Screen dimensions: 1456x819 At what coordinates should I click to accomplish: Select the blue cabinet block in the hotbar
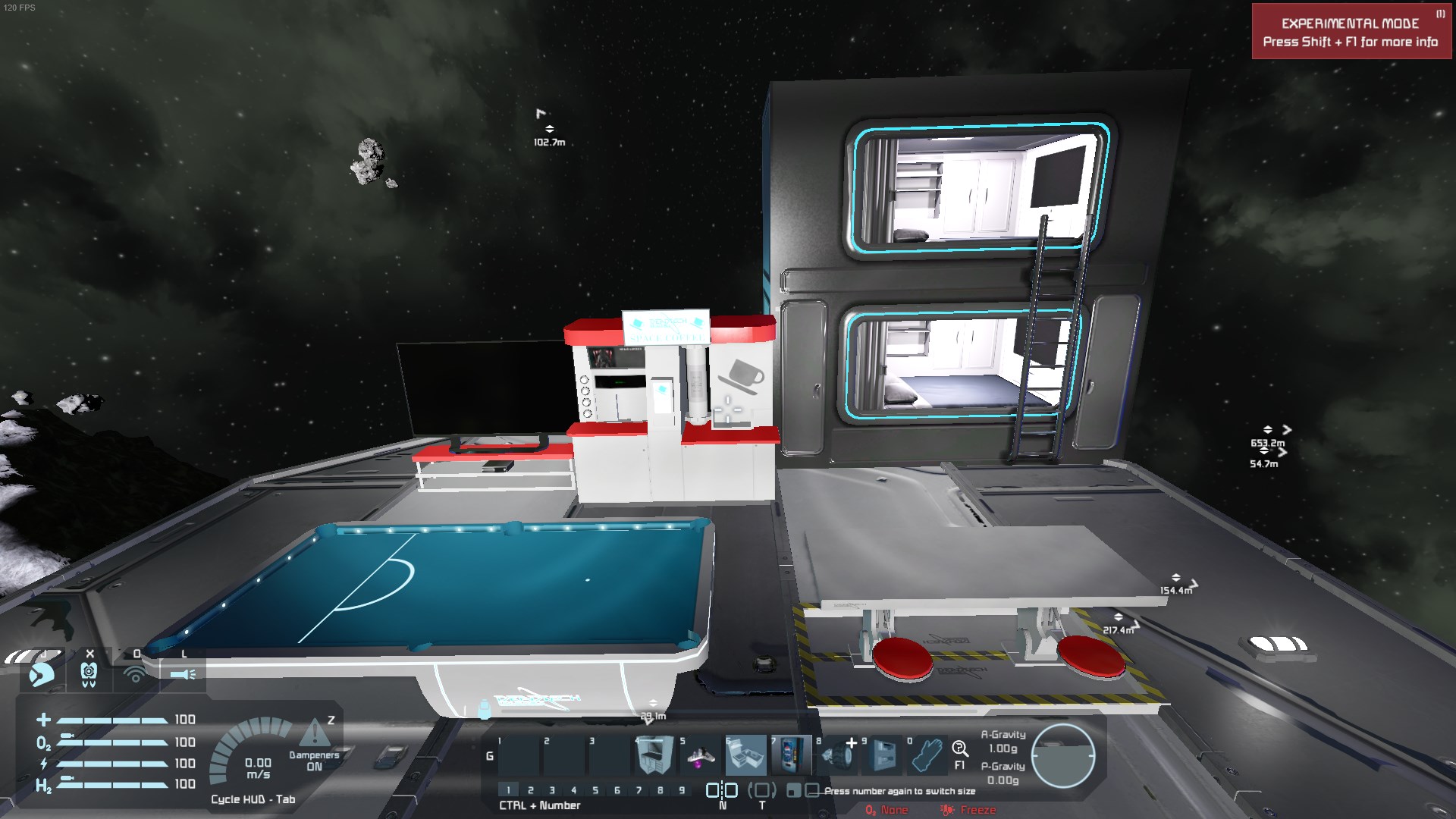[x=883, y=755]
